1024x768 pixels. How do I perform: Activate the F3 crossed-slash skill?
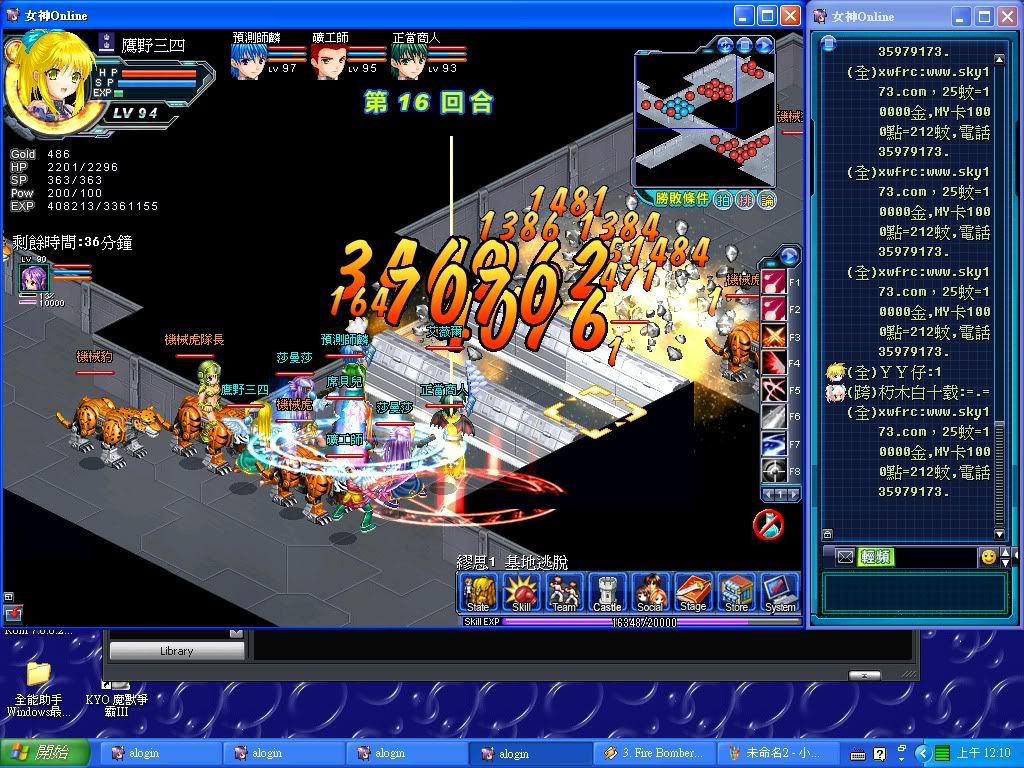[x=774, y=335]
